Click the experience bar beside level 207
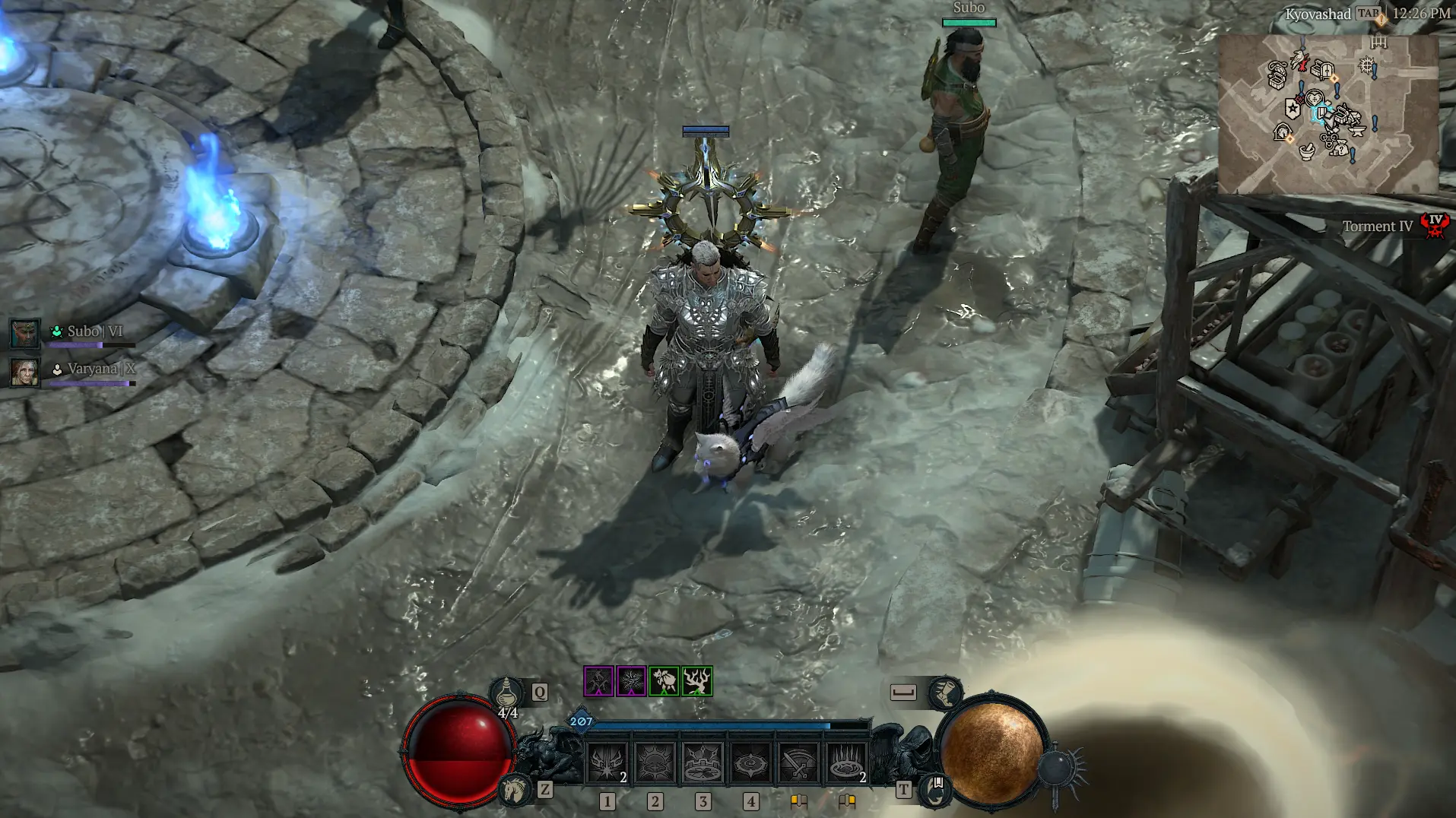1456x818 pixels. point(722,725)
